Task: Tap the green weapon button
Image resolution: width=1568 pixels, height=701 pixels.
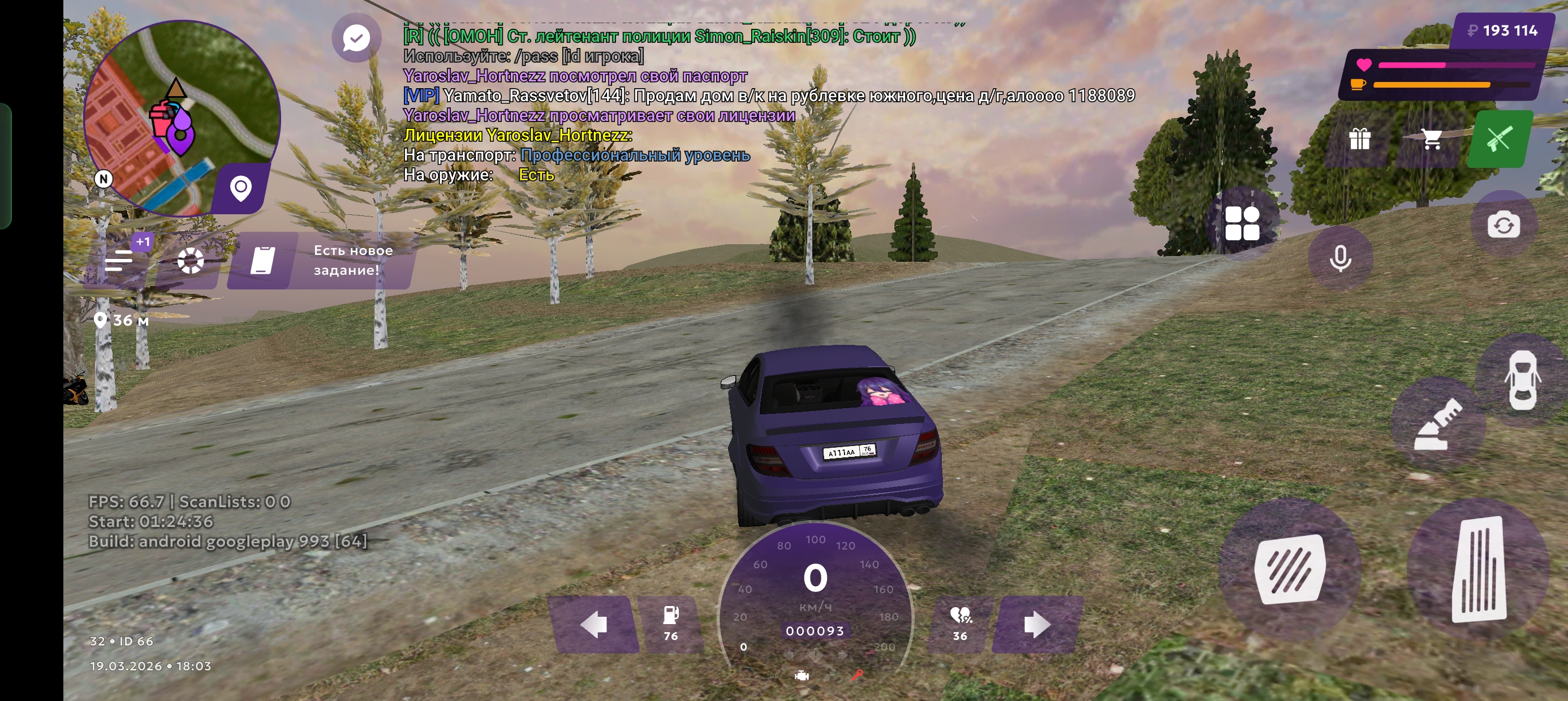Action: point(1499,139)
